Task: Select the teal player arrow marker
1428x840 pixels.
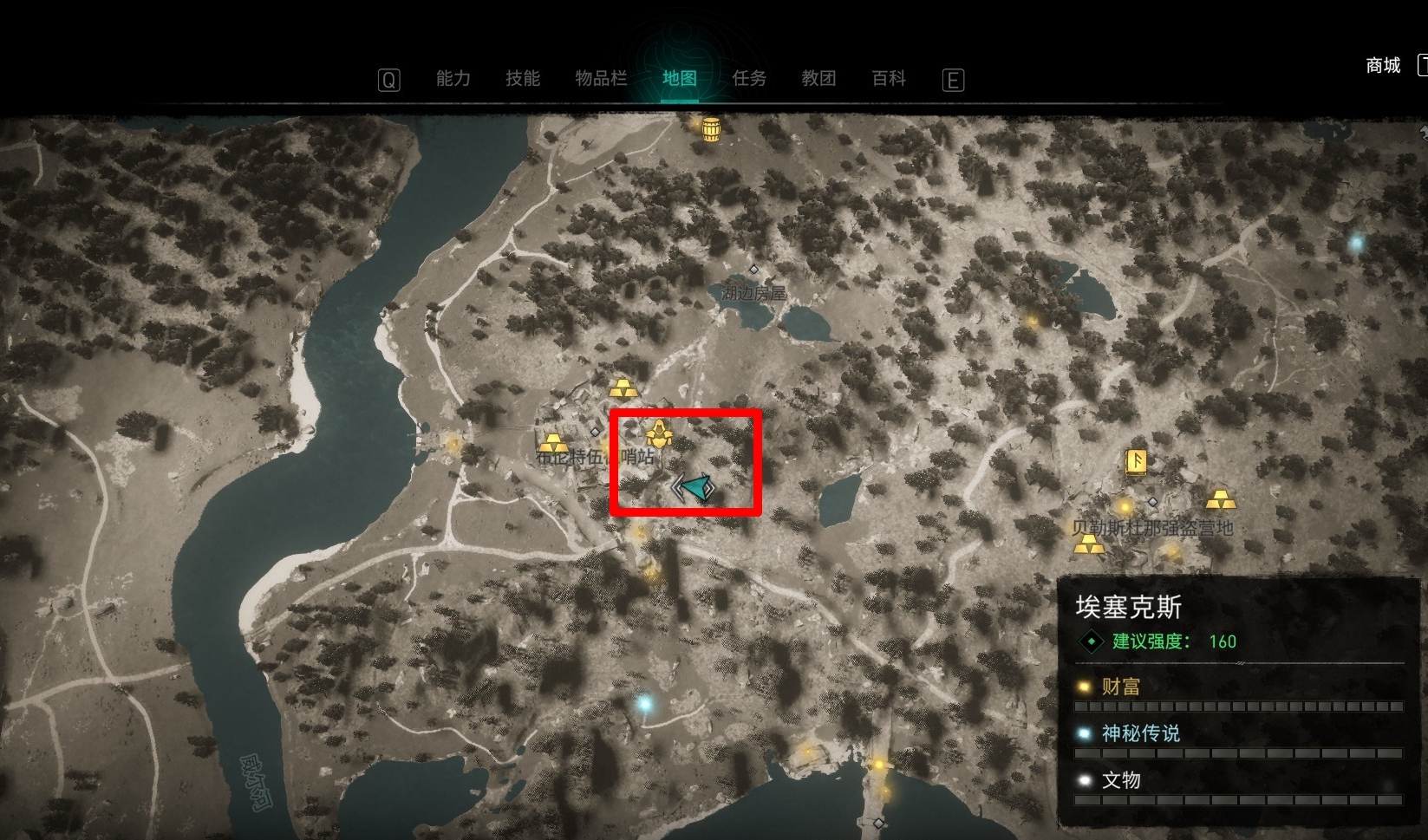Action: [694, 489]
